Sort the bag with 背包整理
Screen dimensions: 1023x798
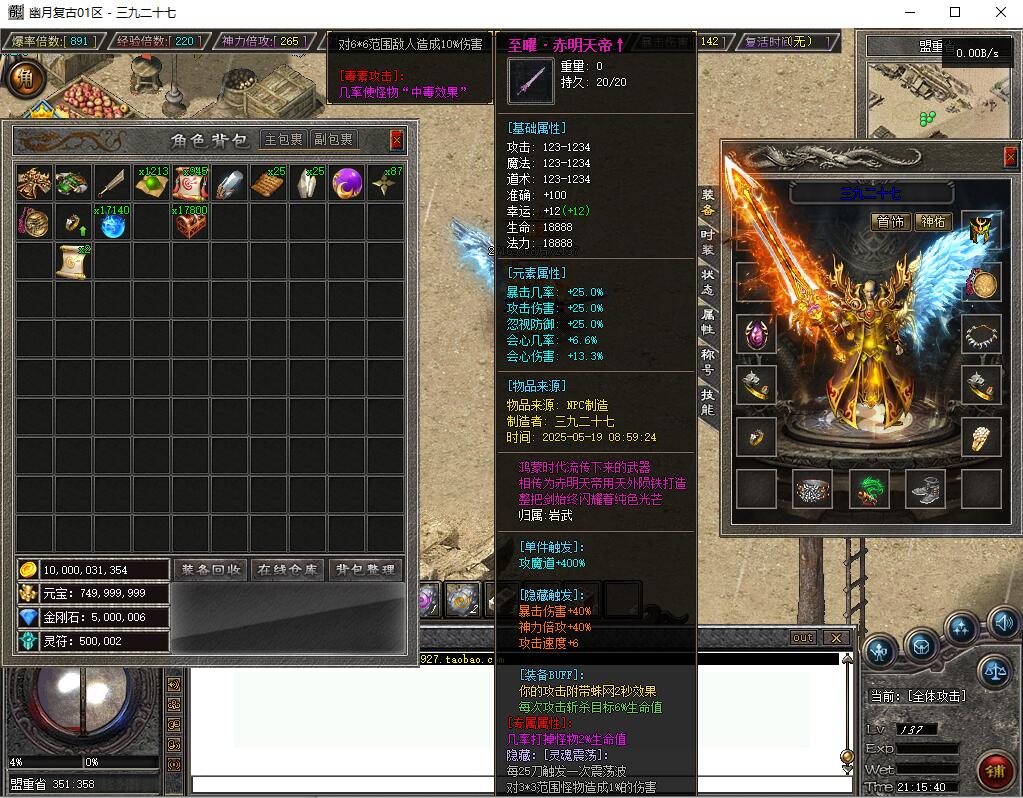click(365, 570)
